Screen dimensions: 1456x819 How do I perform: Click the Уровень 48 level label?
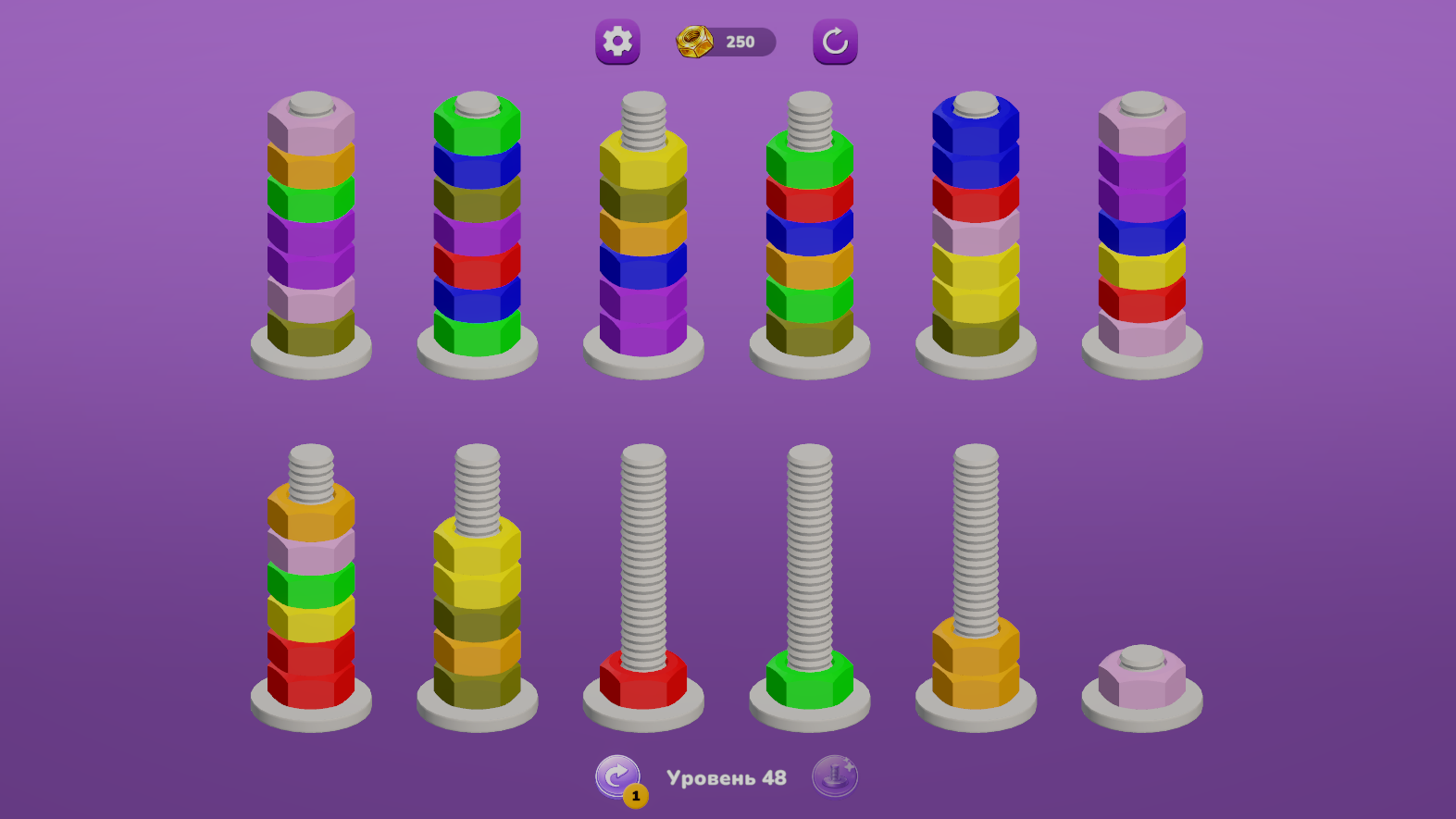(x=728, y=777)
